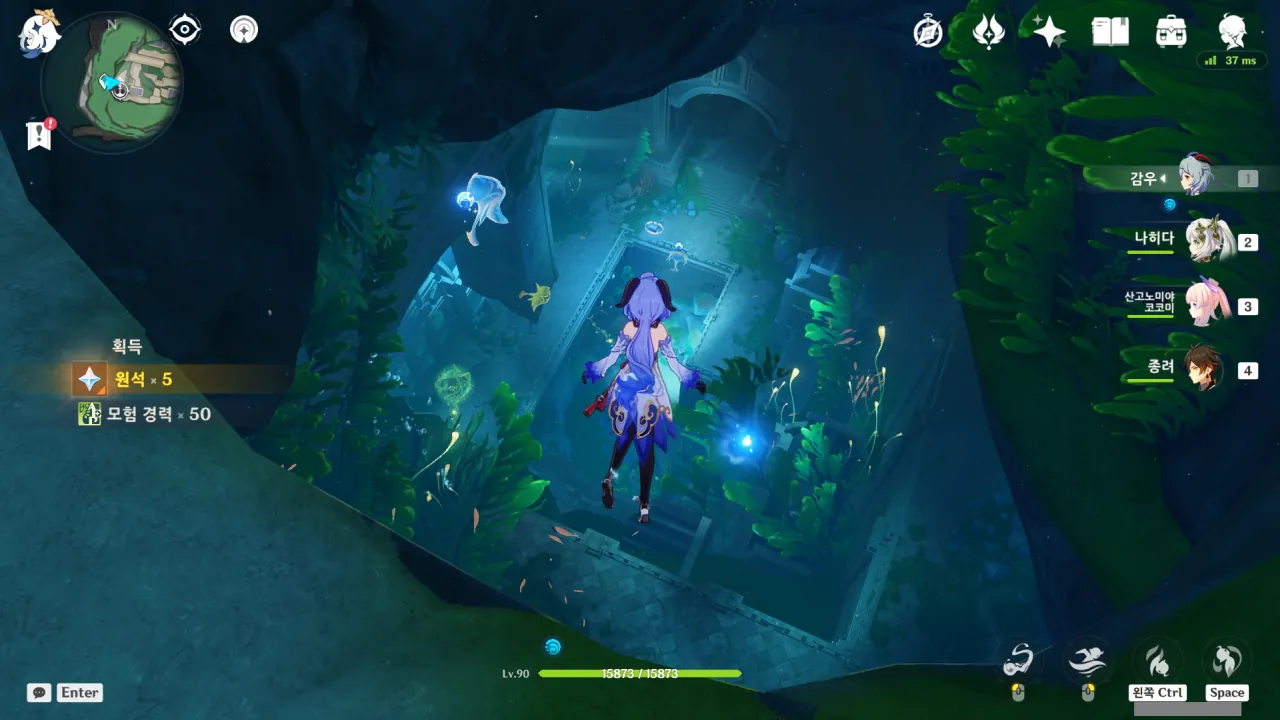This screenshot has height=720, width=1280.
Task: Open the quest navigation icon beside the minimap
Action: pos(243,30)
